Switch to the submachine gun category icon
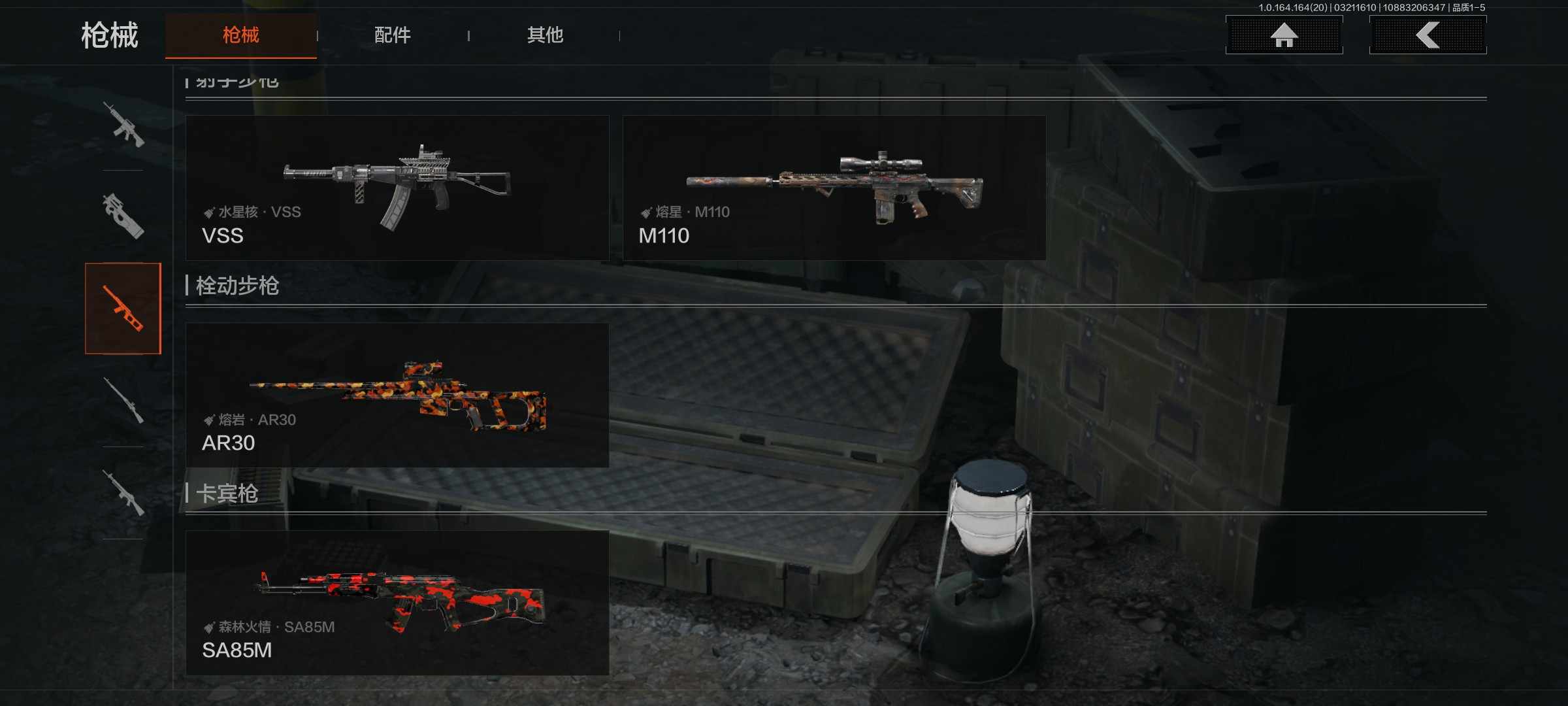 [x=123, y=216]
